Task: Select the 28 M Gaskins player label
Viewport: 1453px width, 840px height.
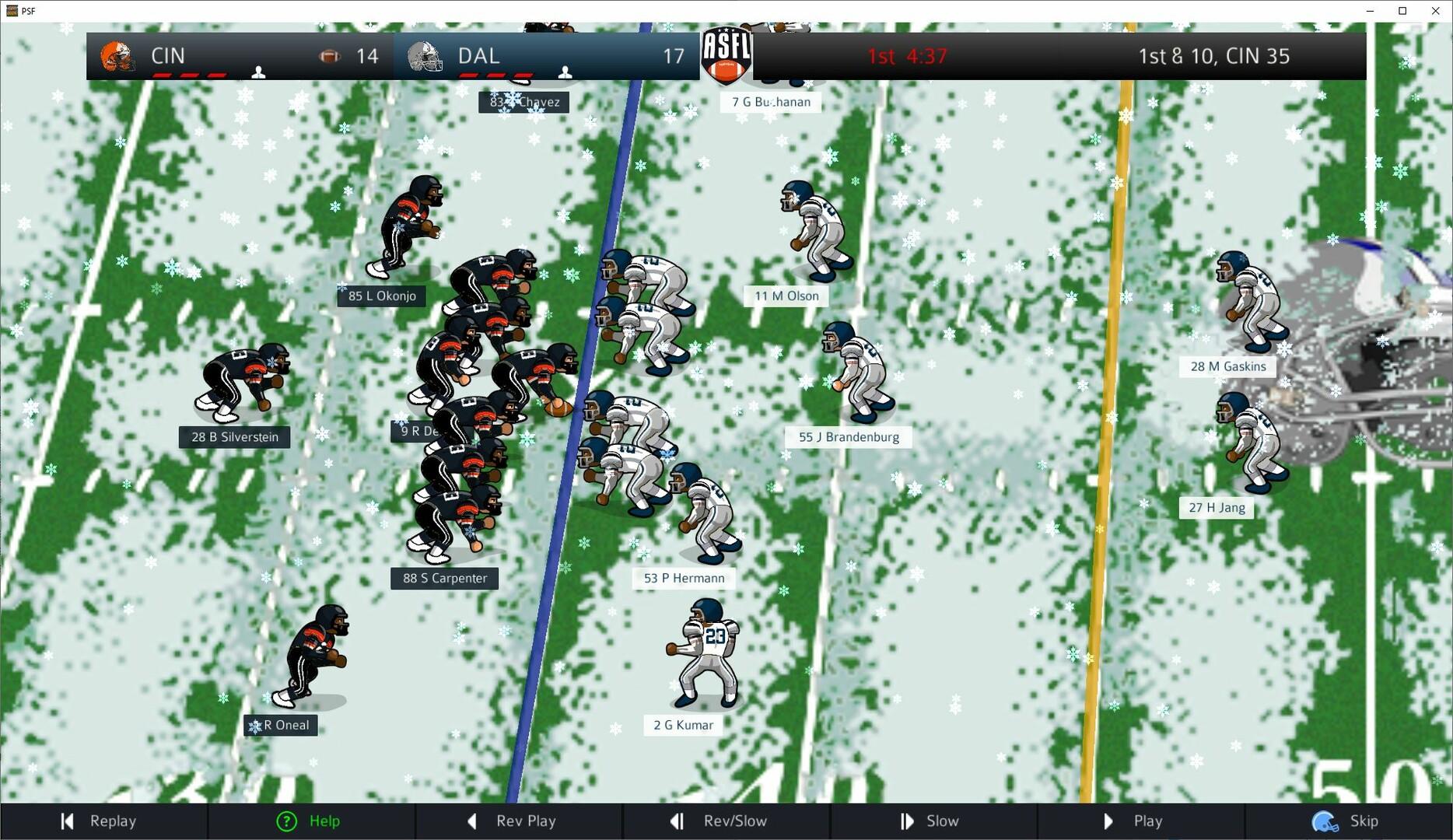Action: (x=1227, y=366)
